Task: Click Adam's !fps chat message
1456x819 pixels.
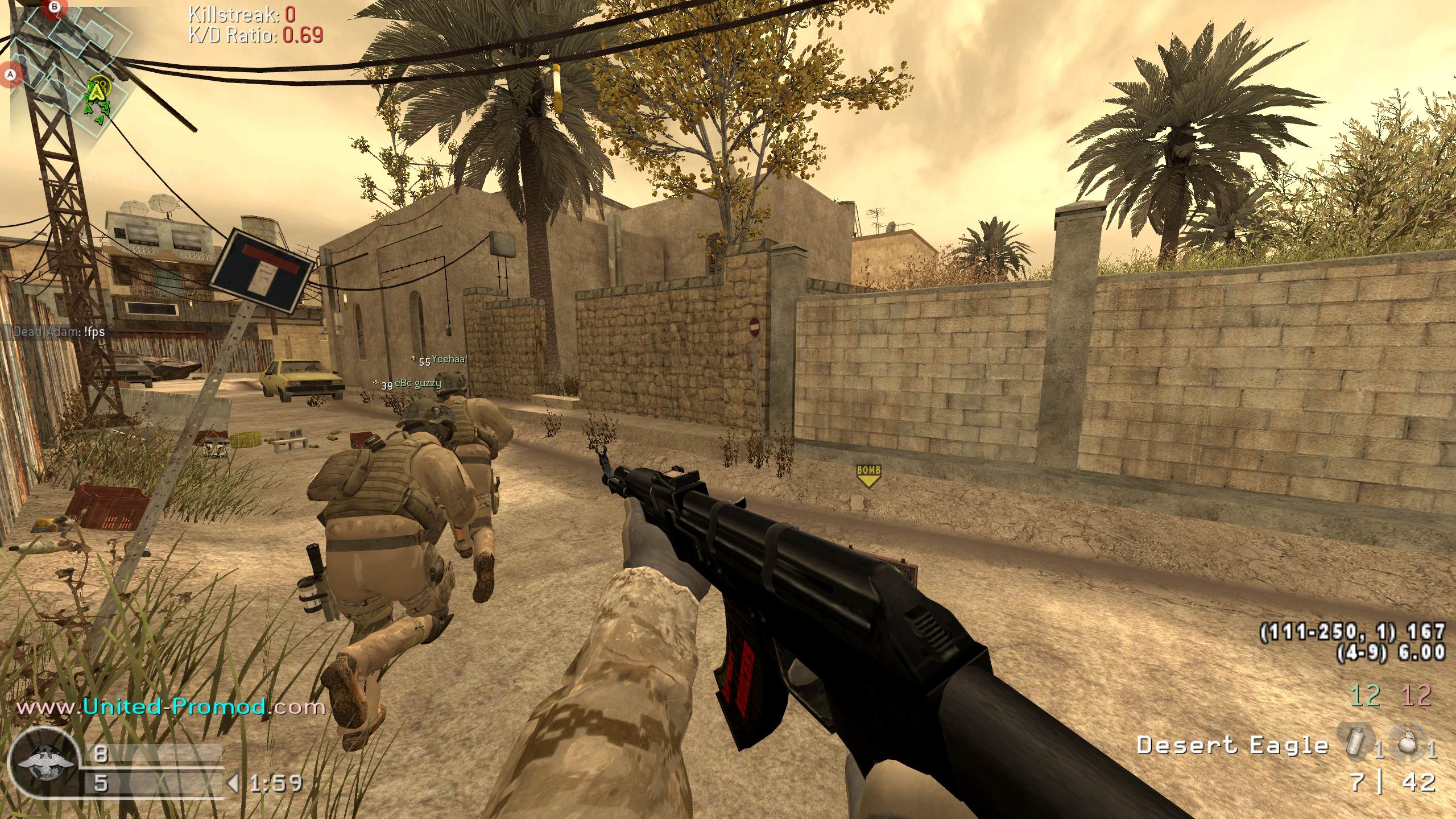Action: tap(58, 332)
